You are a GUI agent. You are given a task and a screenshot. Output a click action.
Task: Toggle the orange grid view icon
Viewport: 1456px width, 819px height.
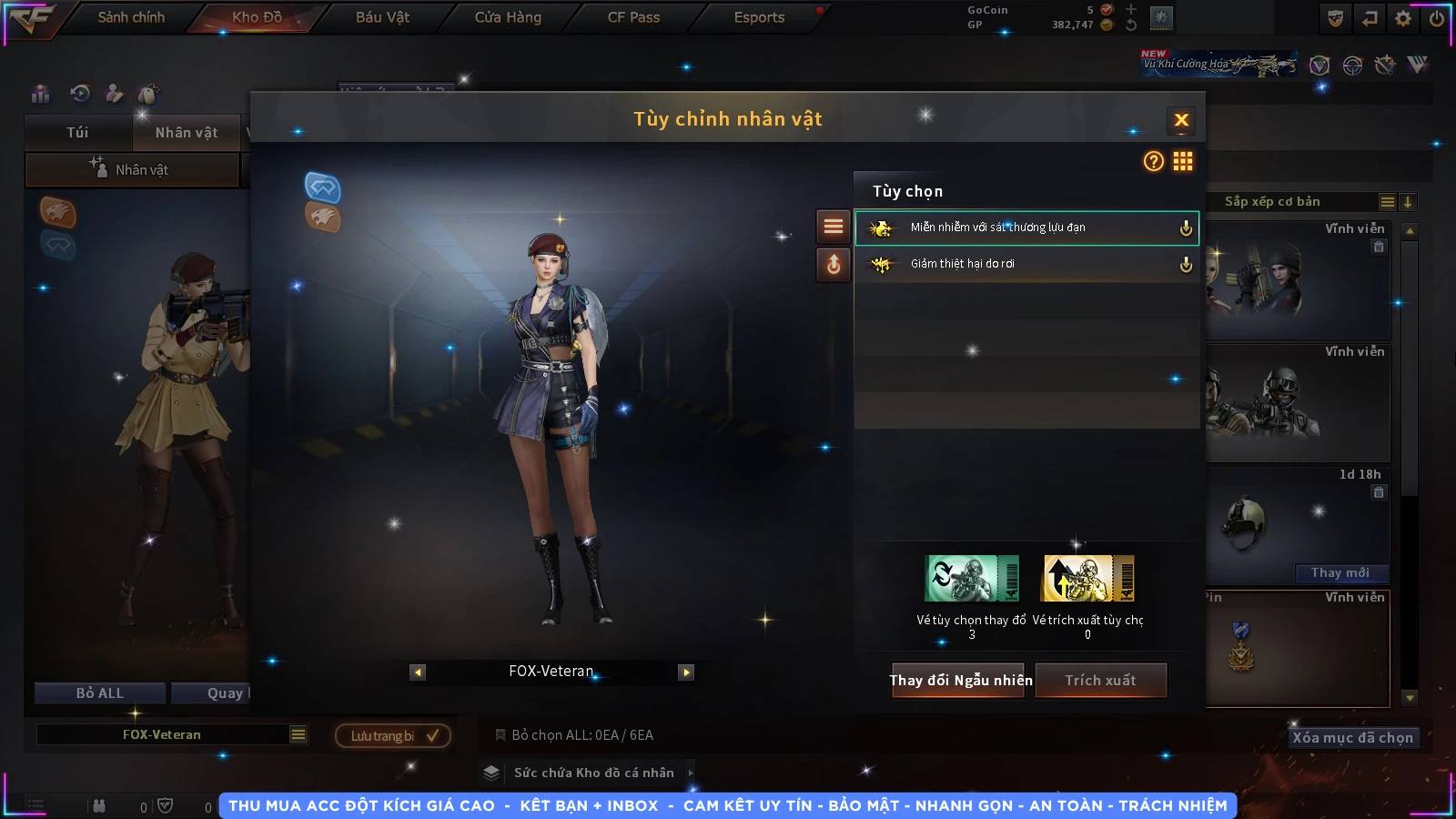pyautogui.click(x=1183, y=162)
